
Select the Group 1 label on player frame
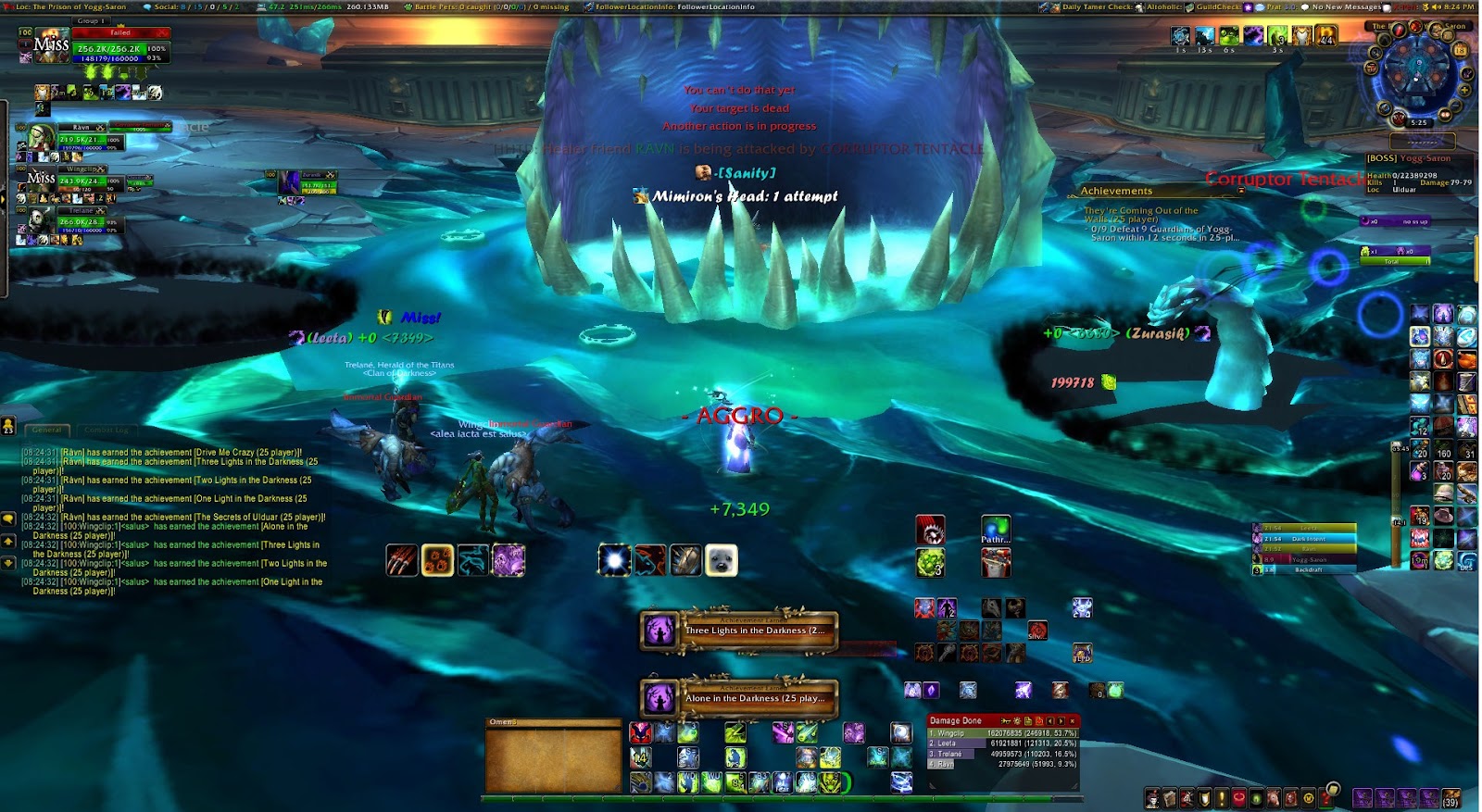[x=91, y=20]
